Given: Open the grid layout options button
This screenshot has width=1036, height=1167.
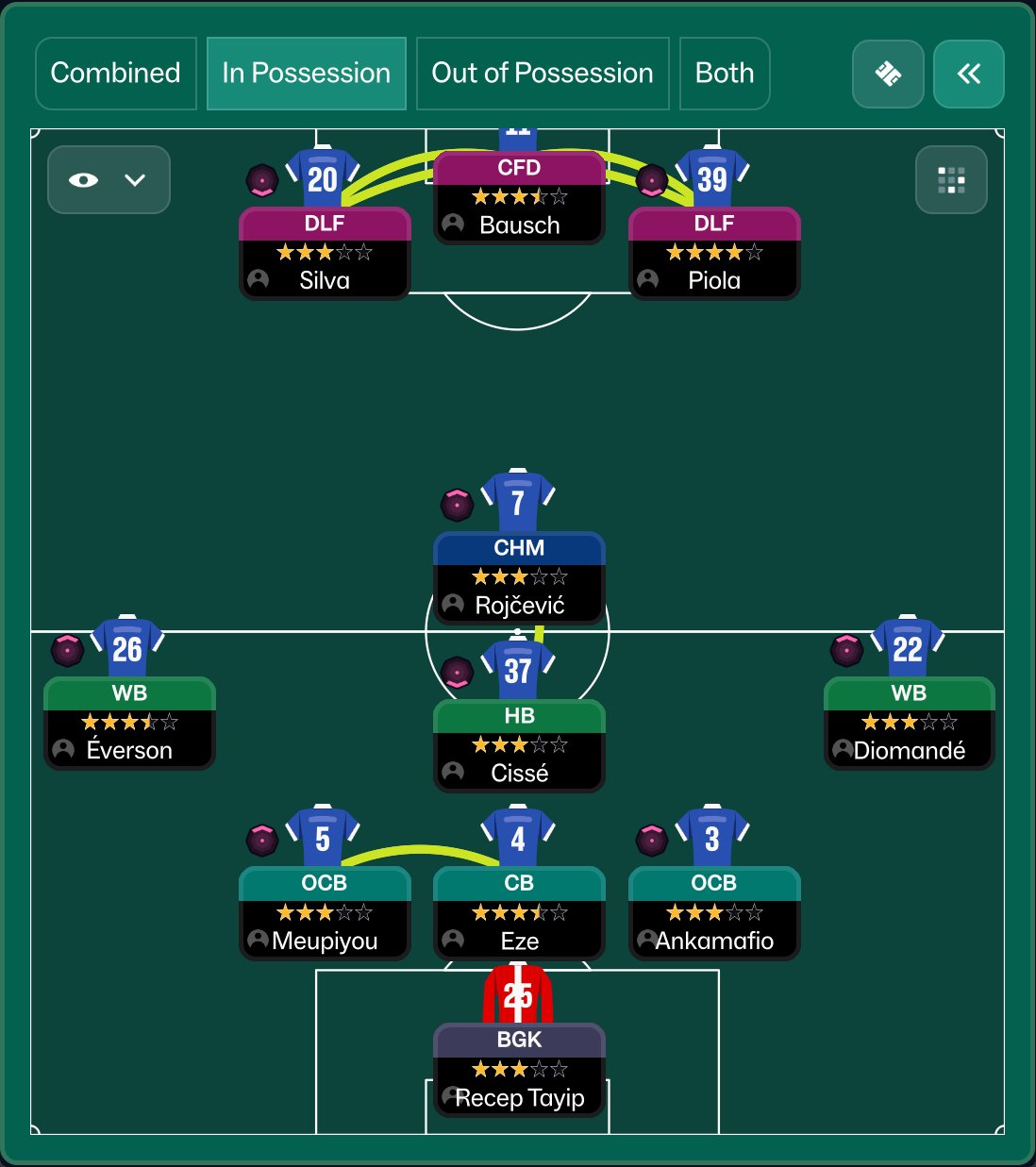Looking at the screenshot, I should click(x=951, y=179).
